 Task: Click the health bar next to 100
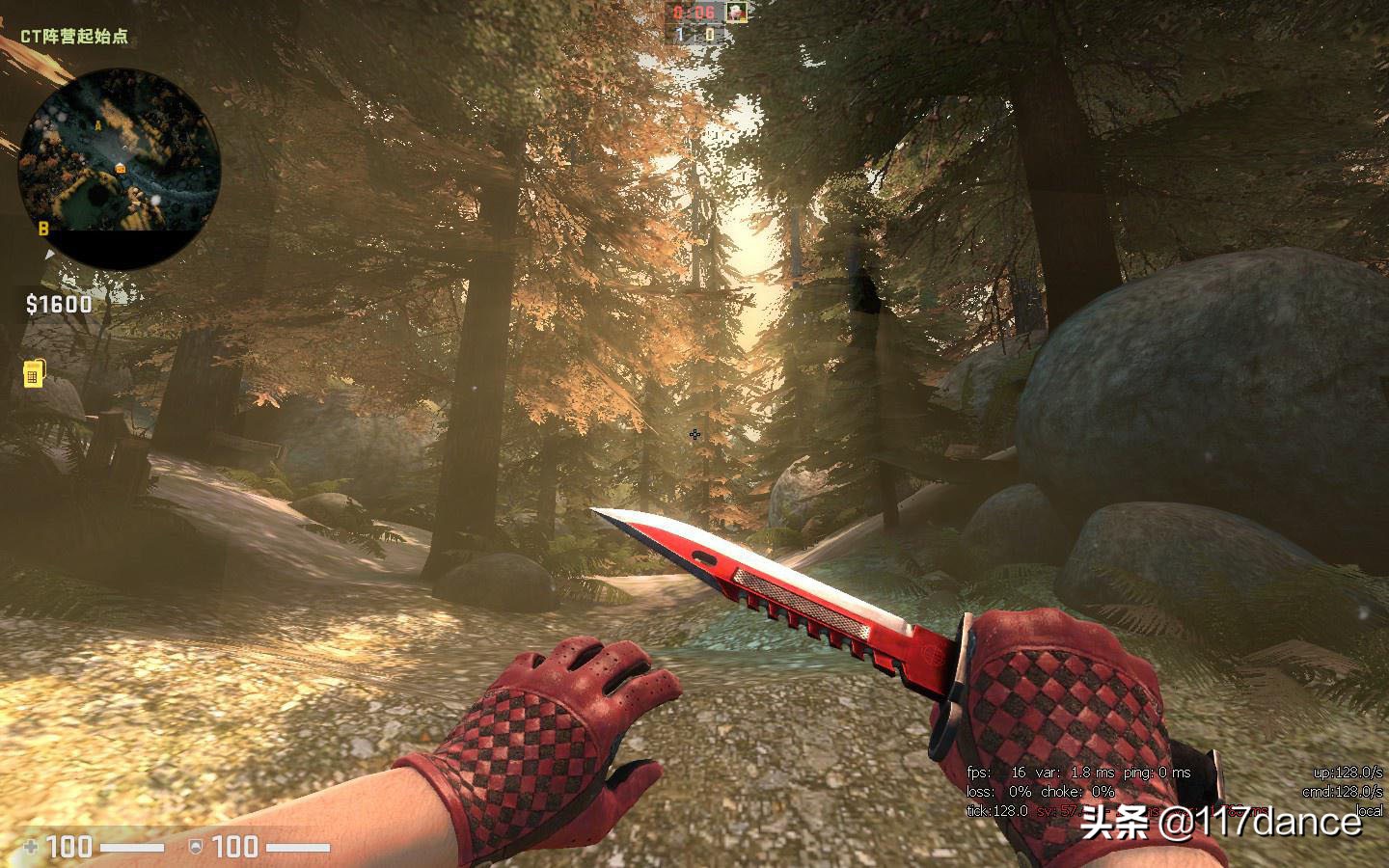(133, 846)
